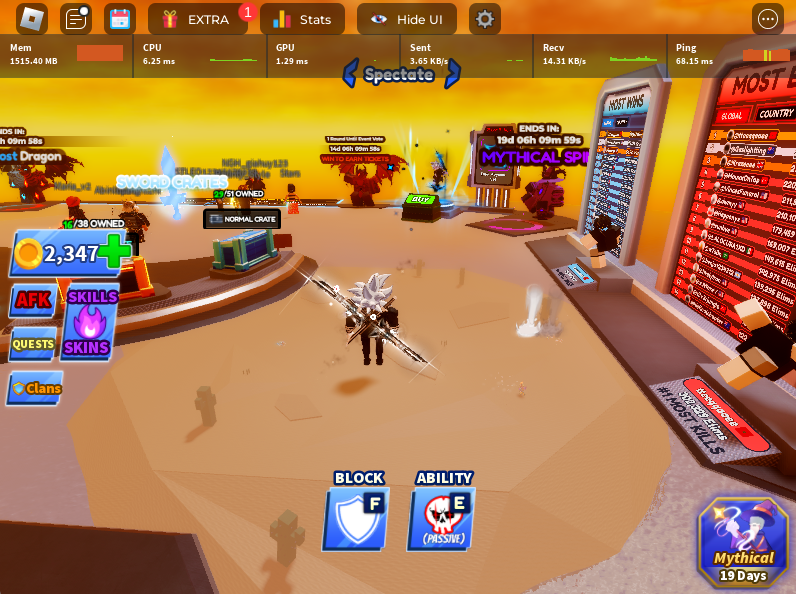Toggle the Hide UI button
The image size is (796, 594).
pos(406,19)
